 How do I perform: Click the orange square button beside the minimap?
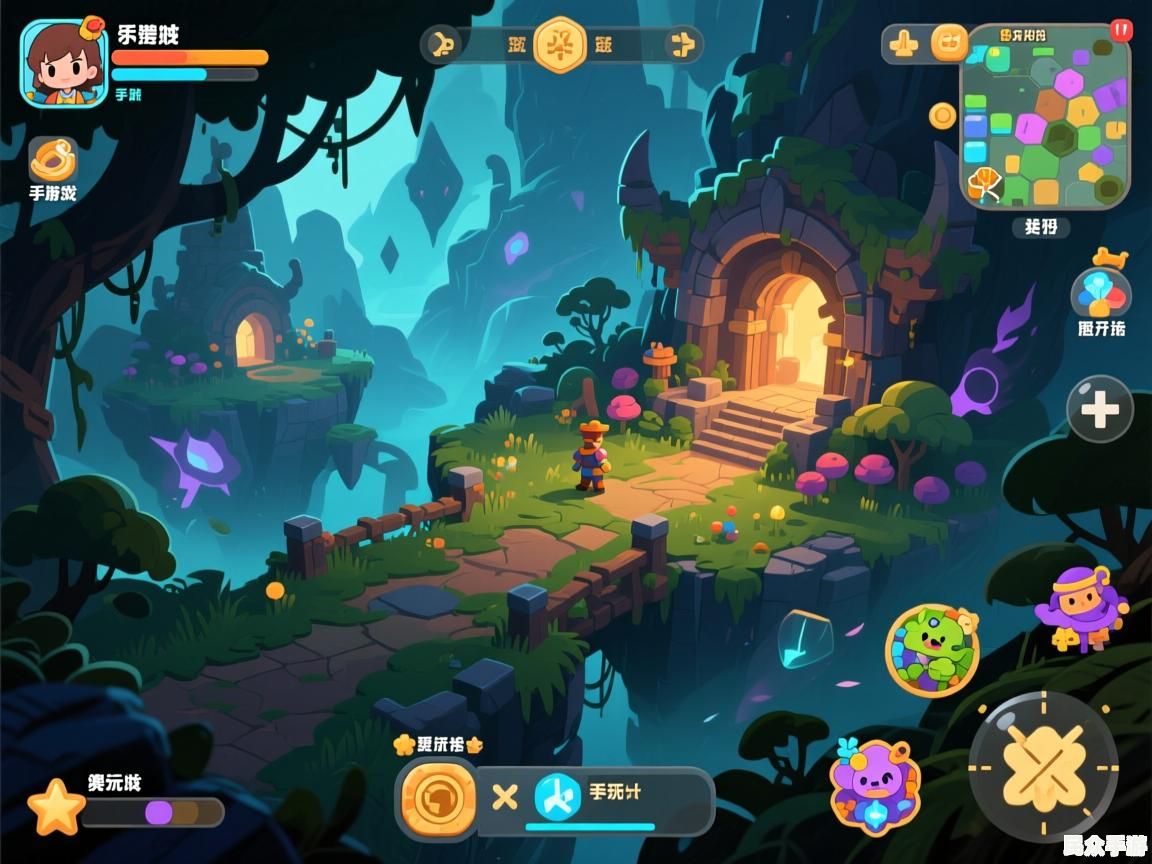click(949, 43)
